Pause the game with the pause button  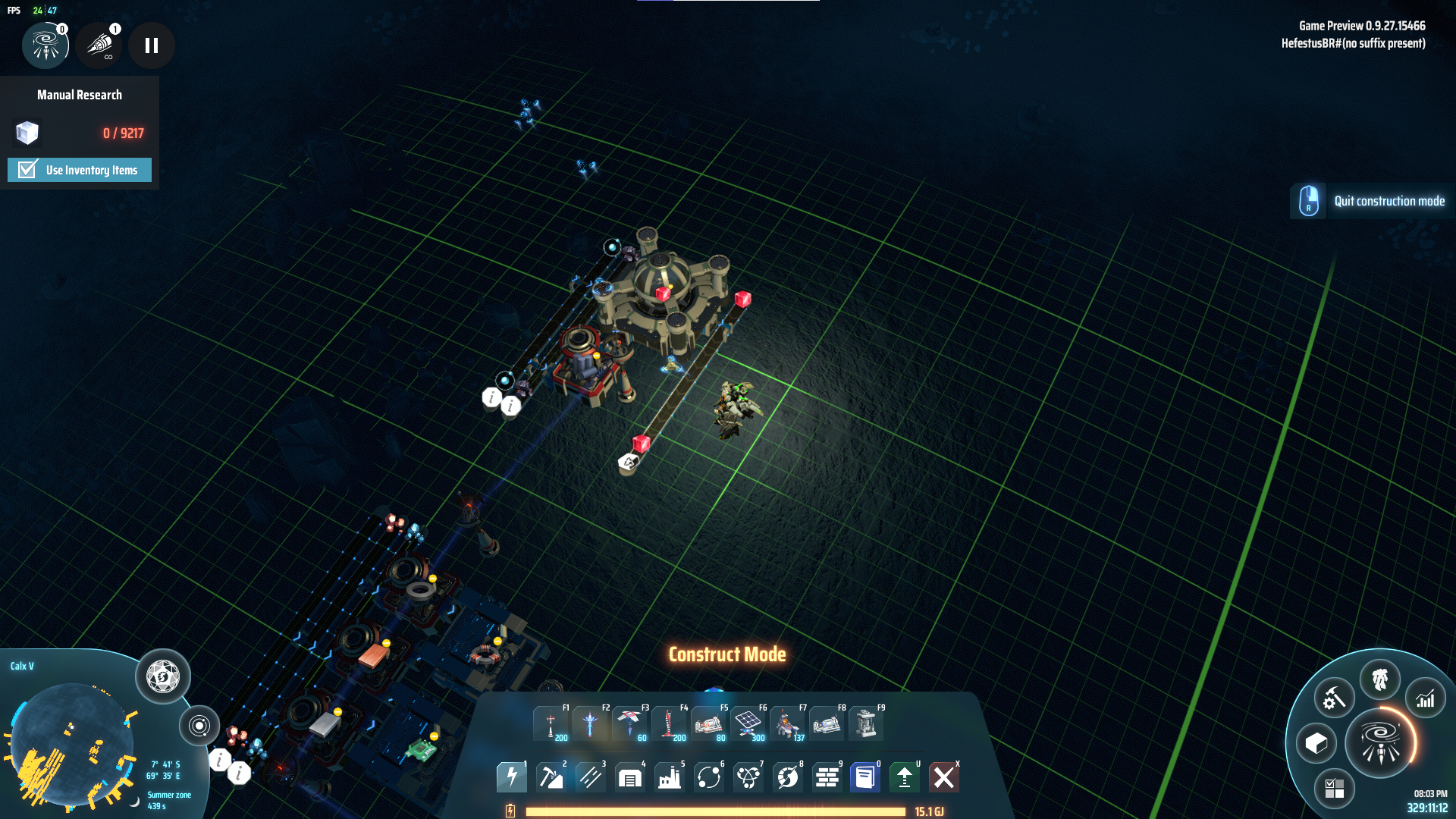pyautogui.click(x=152, y=45)
